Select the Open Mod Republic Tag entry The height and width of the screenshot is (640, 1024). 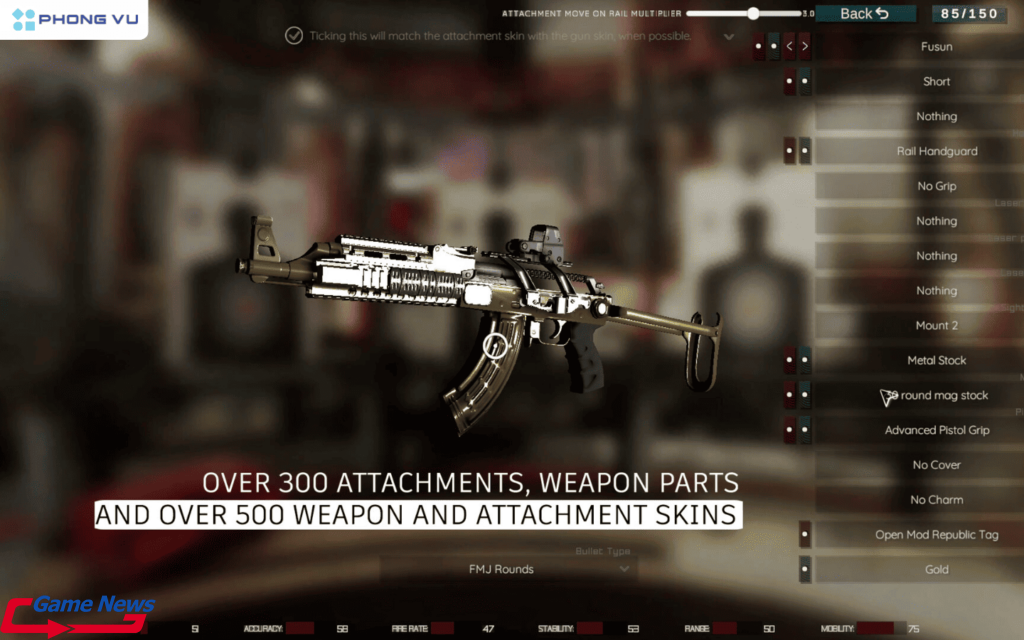pos(936,535)
